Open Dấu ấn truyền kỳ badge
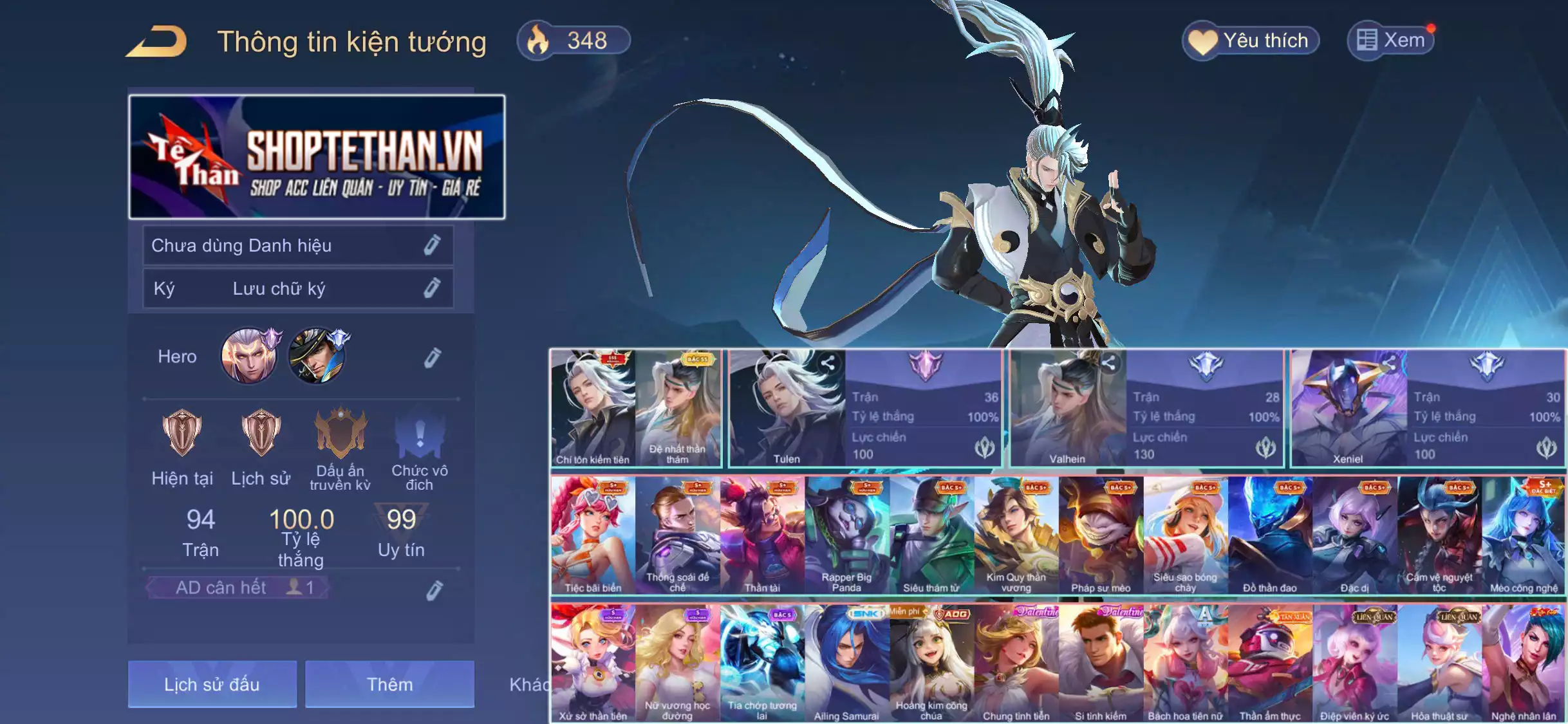Image resolution: width=1568 pixels, height=724 pixels. click(340, 434)
